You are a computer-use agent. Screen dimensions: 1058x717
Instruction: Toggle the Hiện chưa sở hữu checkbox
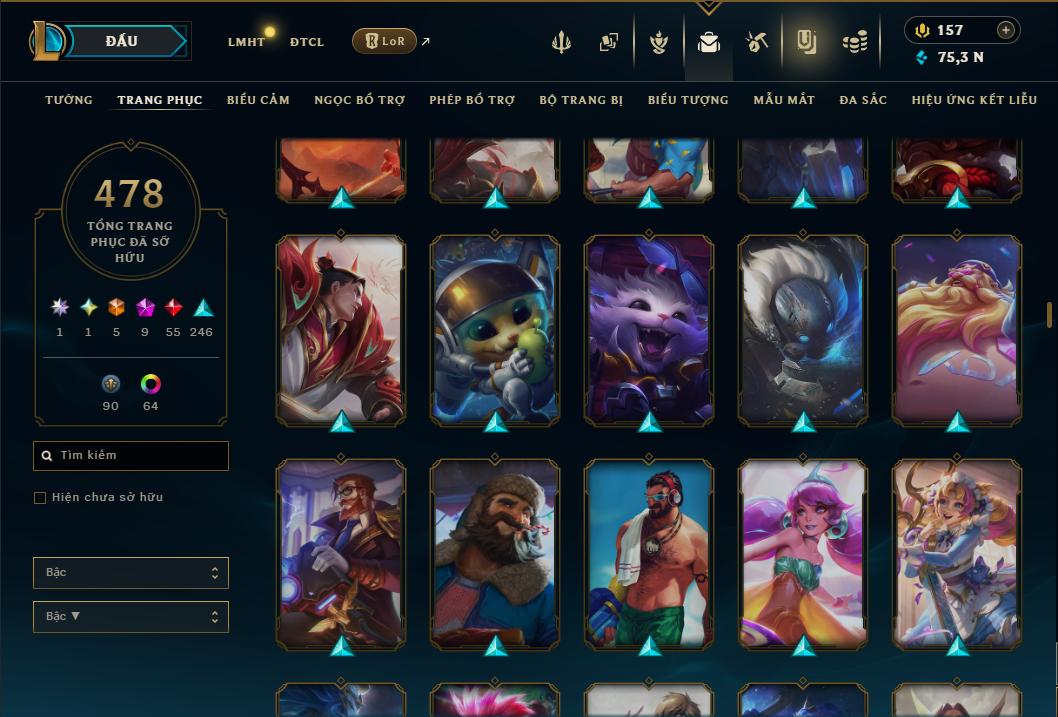[x=40, y=498]
